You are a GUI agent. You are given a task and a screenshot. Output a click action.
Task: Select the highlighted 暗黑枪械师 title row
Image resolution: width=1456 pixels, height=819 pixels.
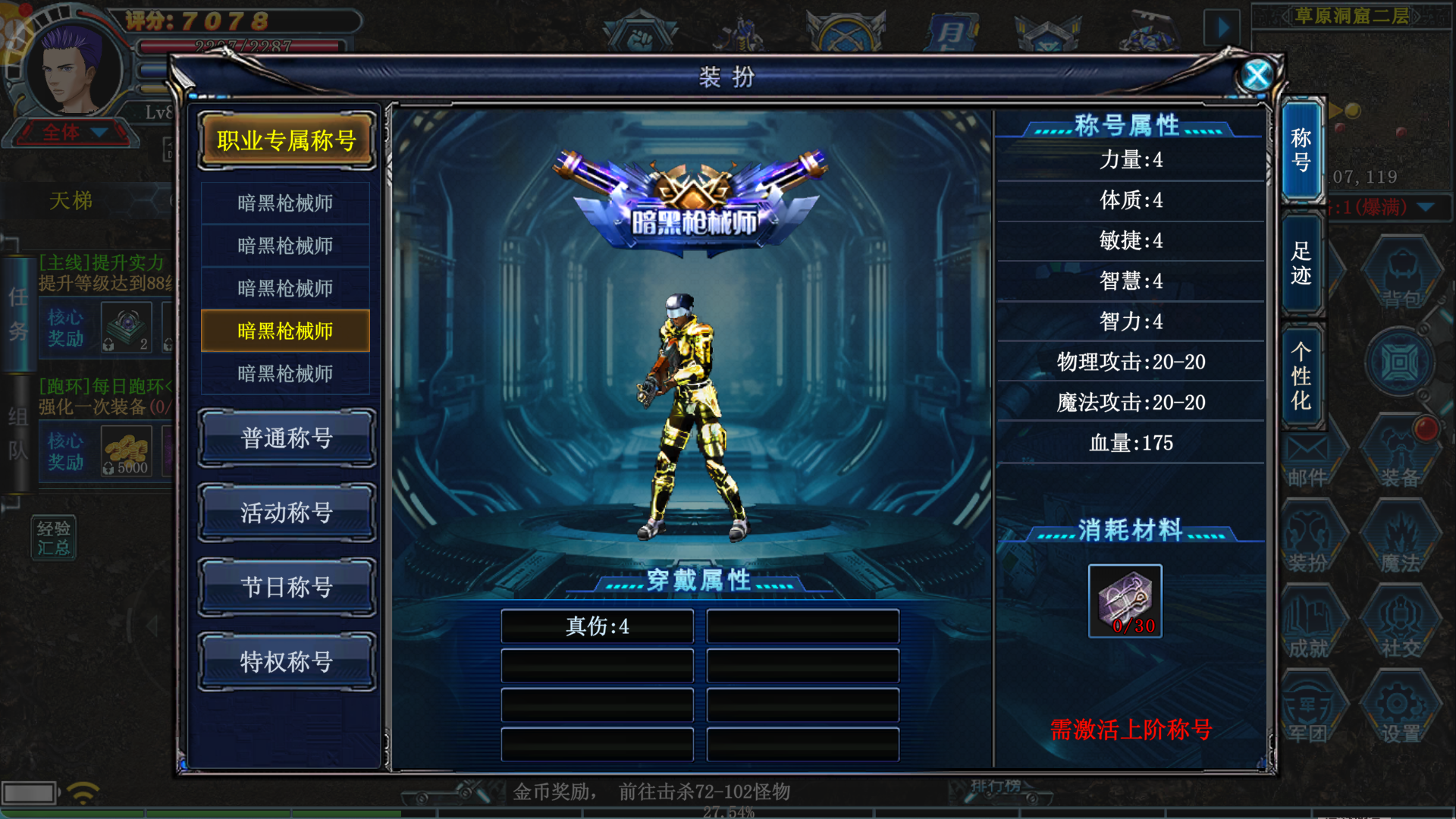coord(285,331)
